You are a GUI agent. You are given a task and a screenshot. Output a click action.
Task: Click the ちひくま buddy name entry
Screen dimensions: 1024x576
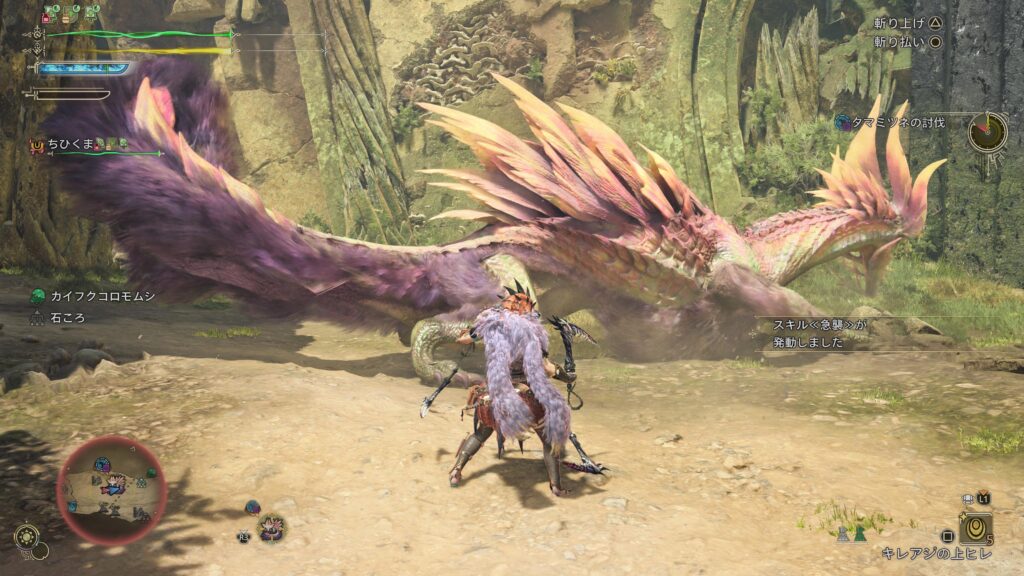click(x=70, y=145)
